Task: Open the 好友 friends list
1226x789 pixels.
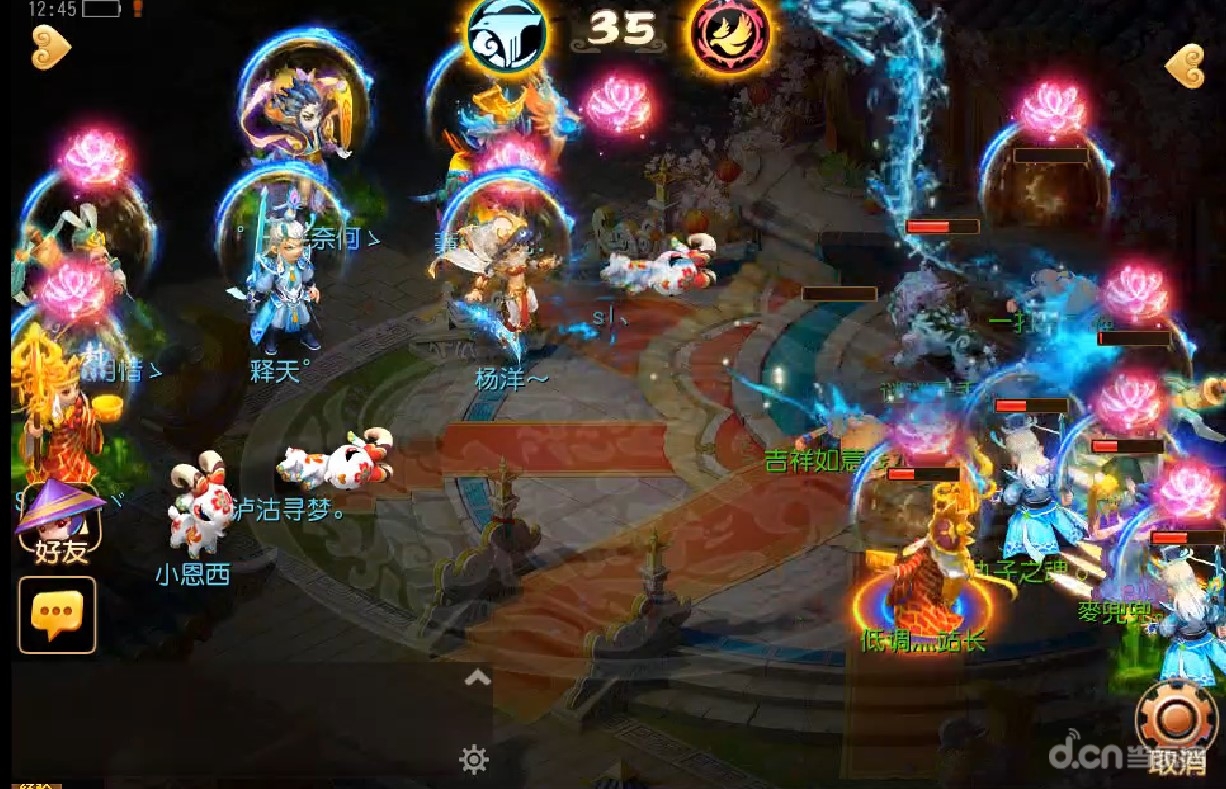Action: coord(60,522)
